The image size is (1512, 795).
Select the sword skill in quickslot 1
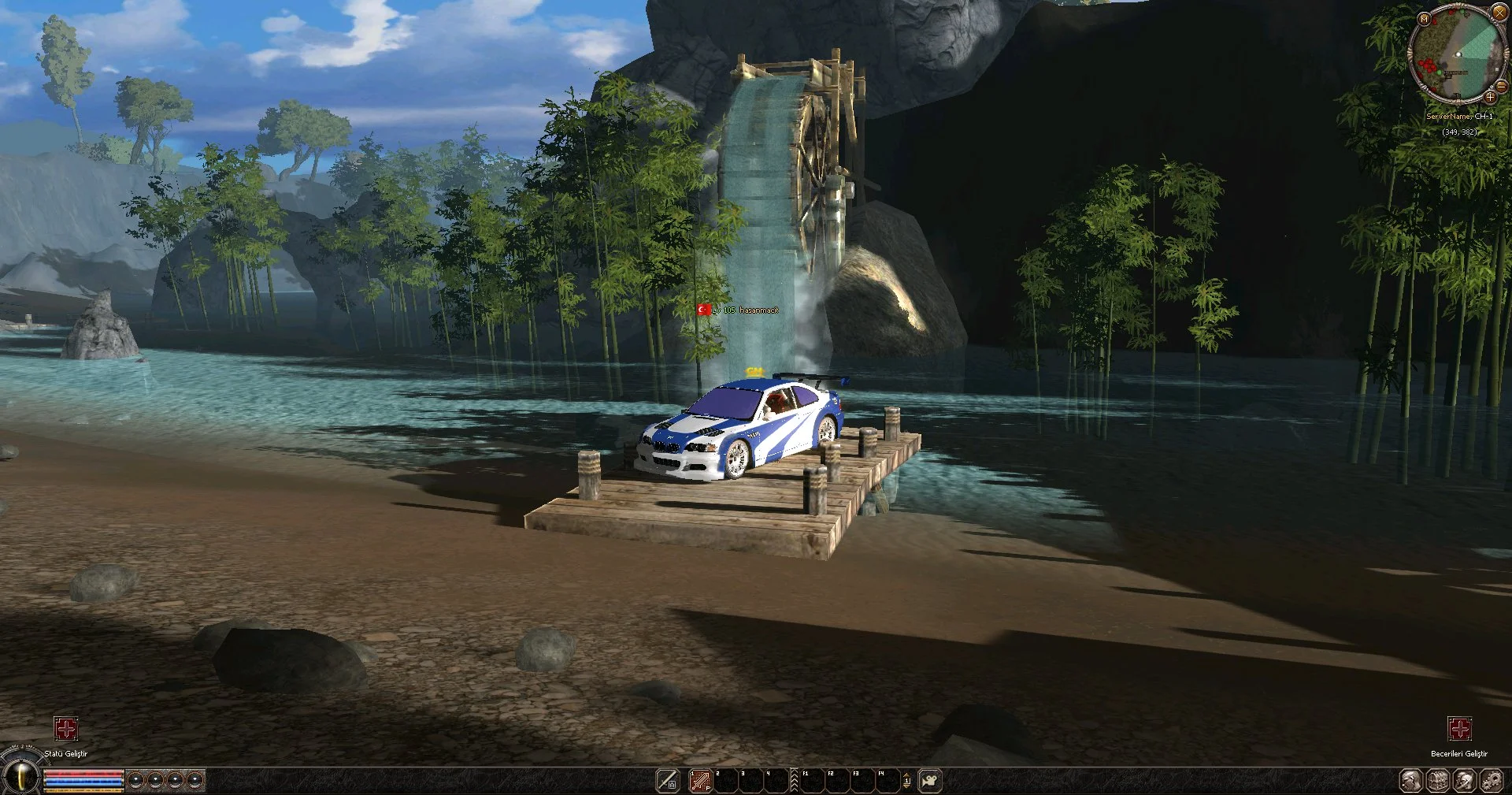(700, 781)
